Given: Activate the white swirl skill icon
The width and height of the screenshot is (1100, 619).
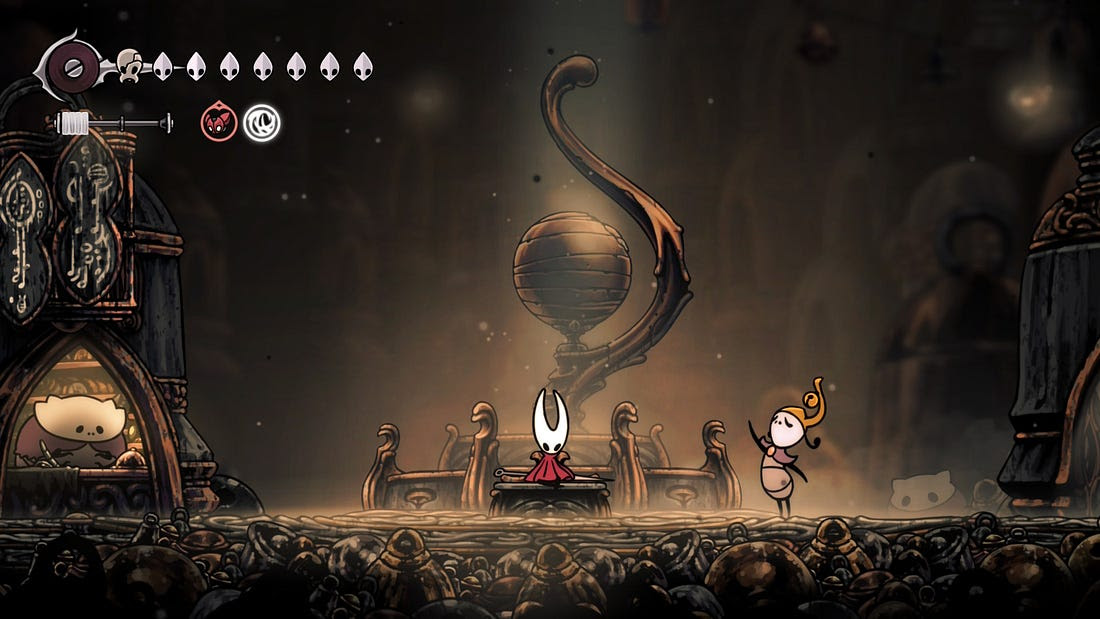Looking at the screenshot, I should (262, 123).
